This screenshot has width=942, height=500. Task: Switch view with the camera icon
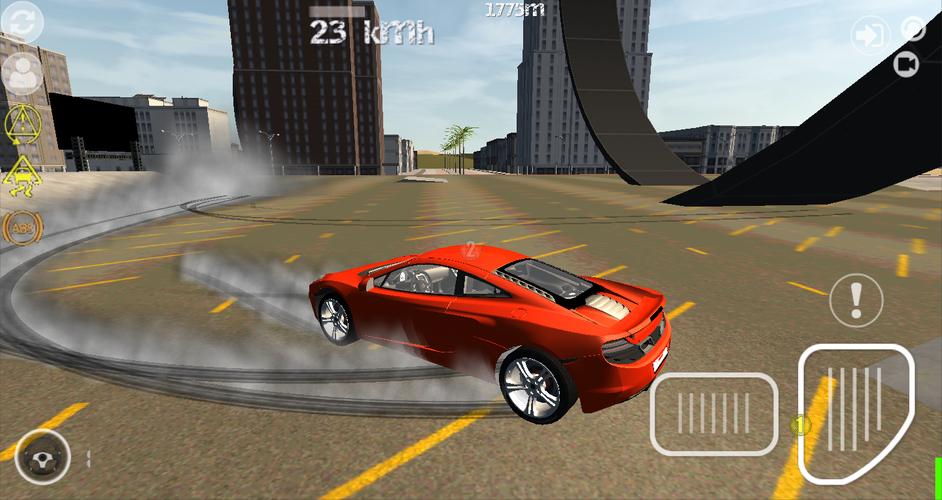pyautogui.click(x=907, y=65)
